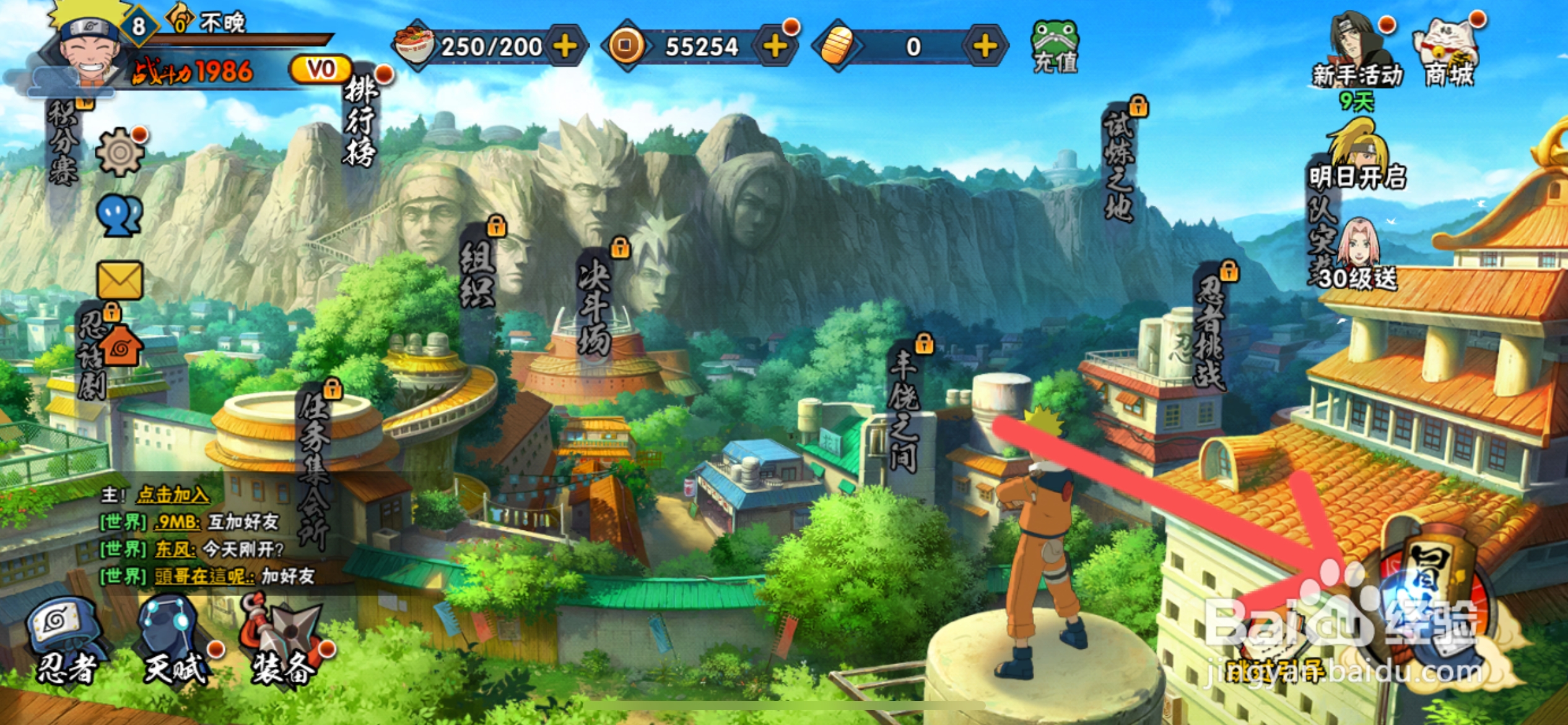Click the gear settings icon
This screenshot has width=1568, height=725.
point(120,152)
